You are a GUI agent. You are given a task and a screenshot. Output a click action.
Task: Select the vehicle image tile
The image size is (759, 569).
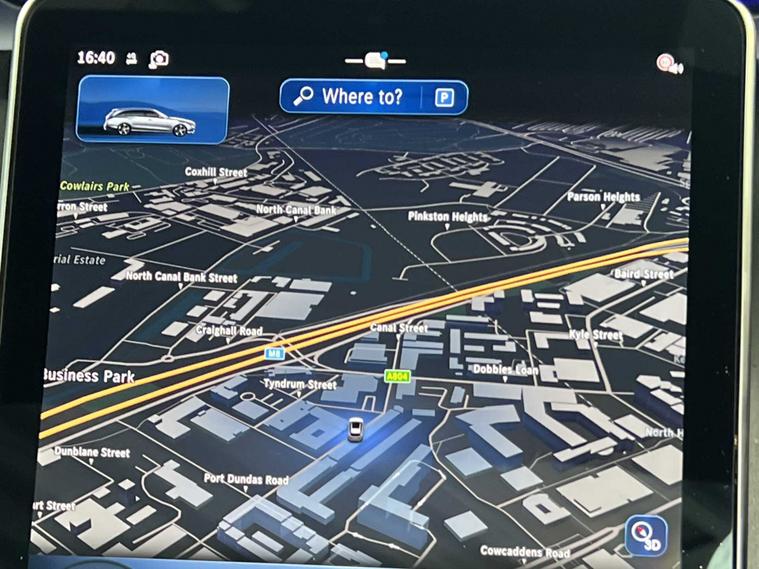(x=153, y=110)
